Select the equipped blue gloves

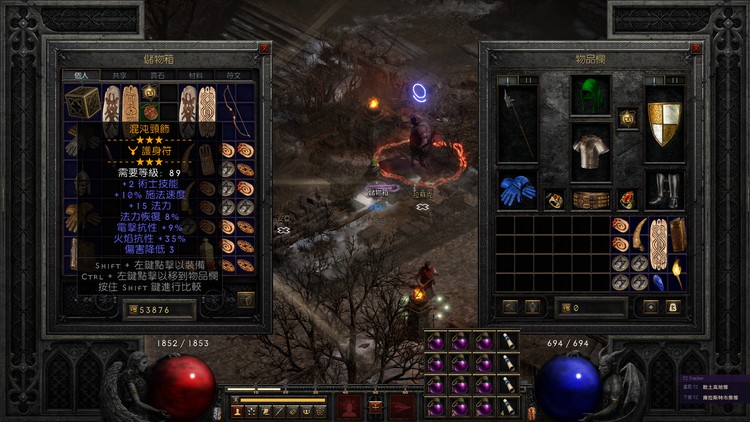[x=517, y=190]
